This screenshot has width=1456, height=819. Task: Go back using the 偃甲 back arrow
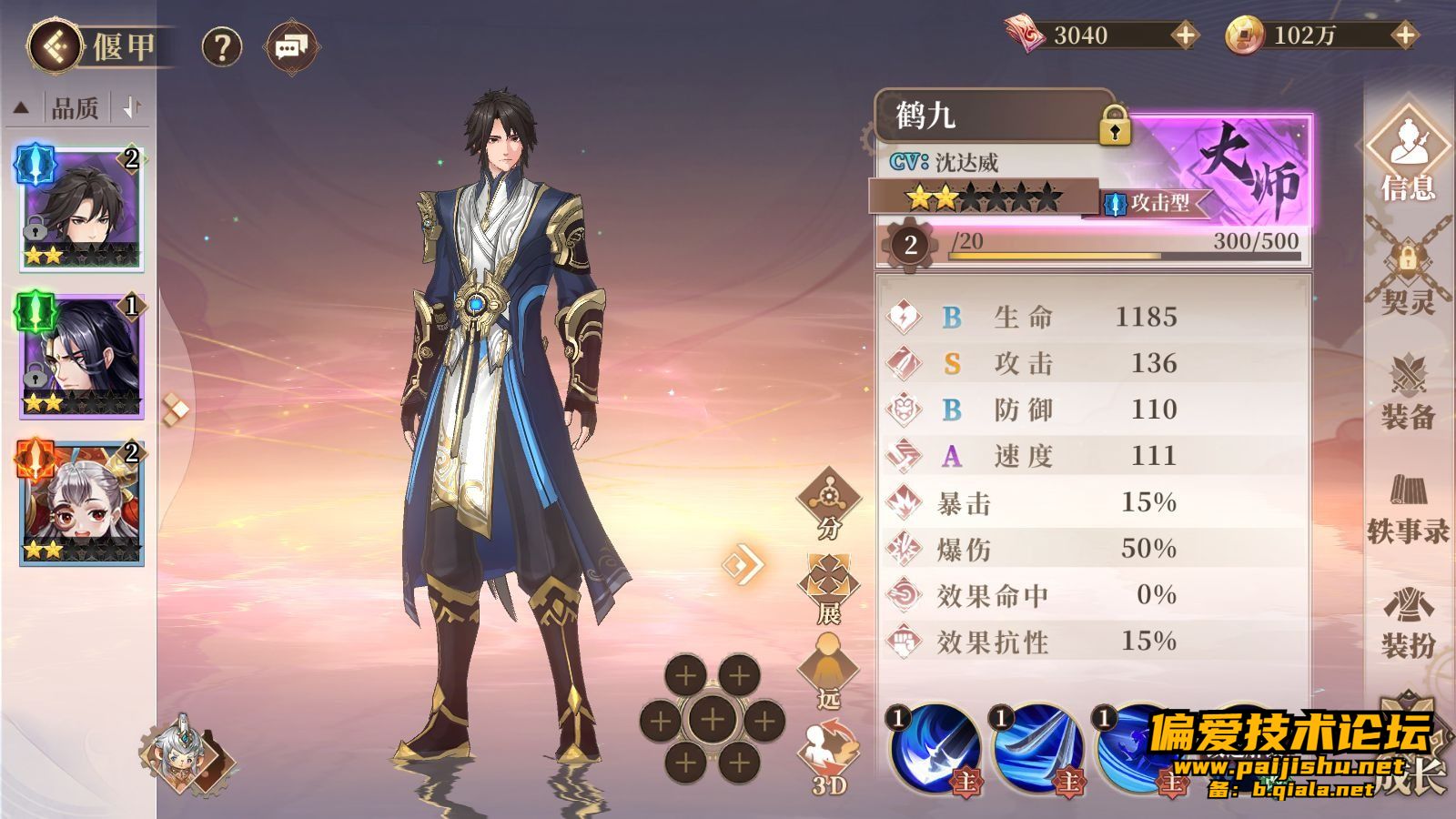point(56,46)
